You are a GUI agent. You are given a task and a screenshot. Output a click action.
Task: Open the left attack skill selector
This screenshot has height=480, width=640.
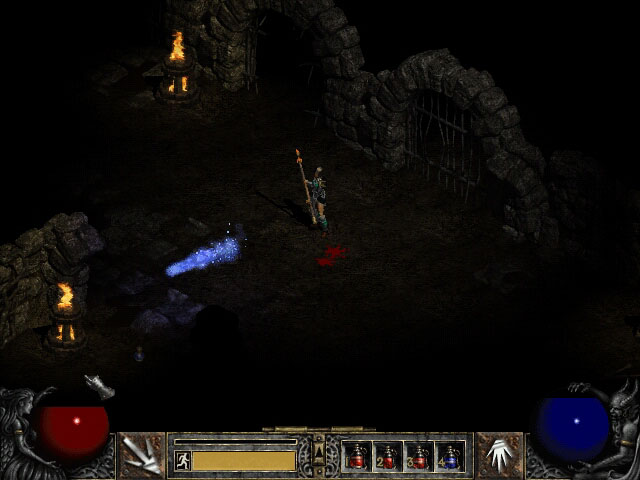(x=141, y=455)
